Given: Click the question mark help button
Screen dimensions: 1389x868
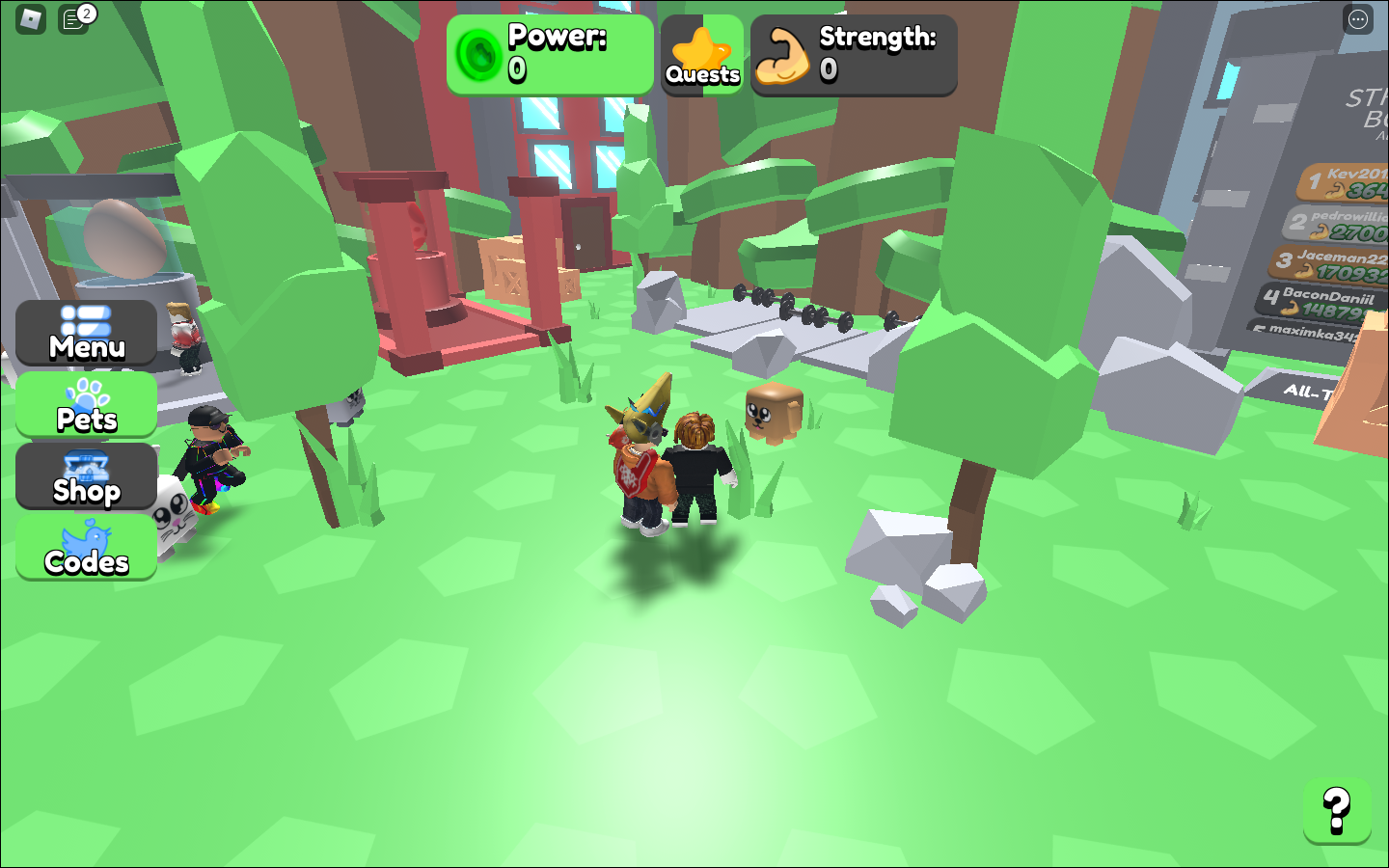Looking at the screenshot, I should [x=1336, y=811].
